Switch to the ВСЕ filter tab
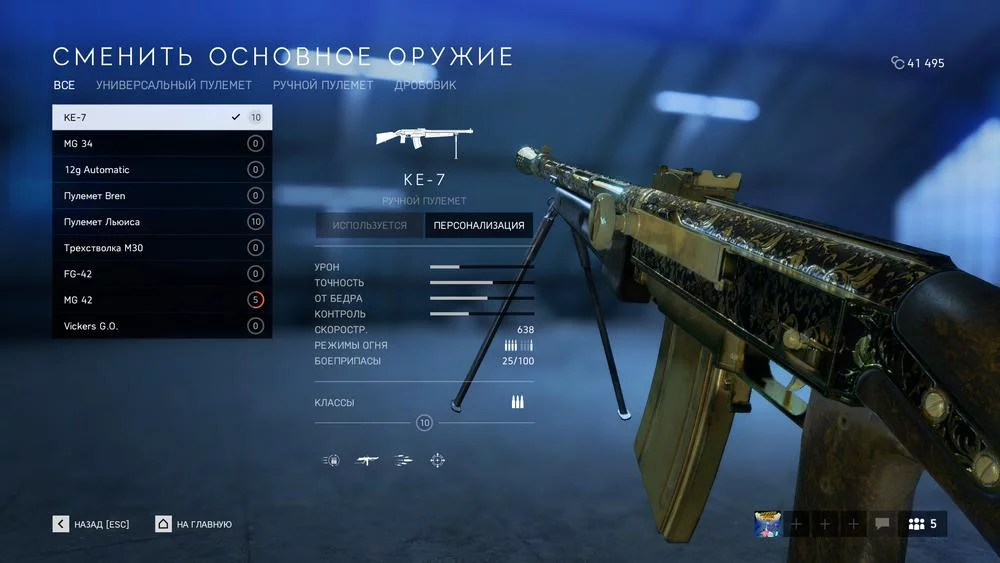Screen dimensions: 1000x563 pyautogui.click(x=64, y=86)
